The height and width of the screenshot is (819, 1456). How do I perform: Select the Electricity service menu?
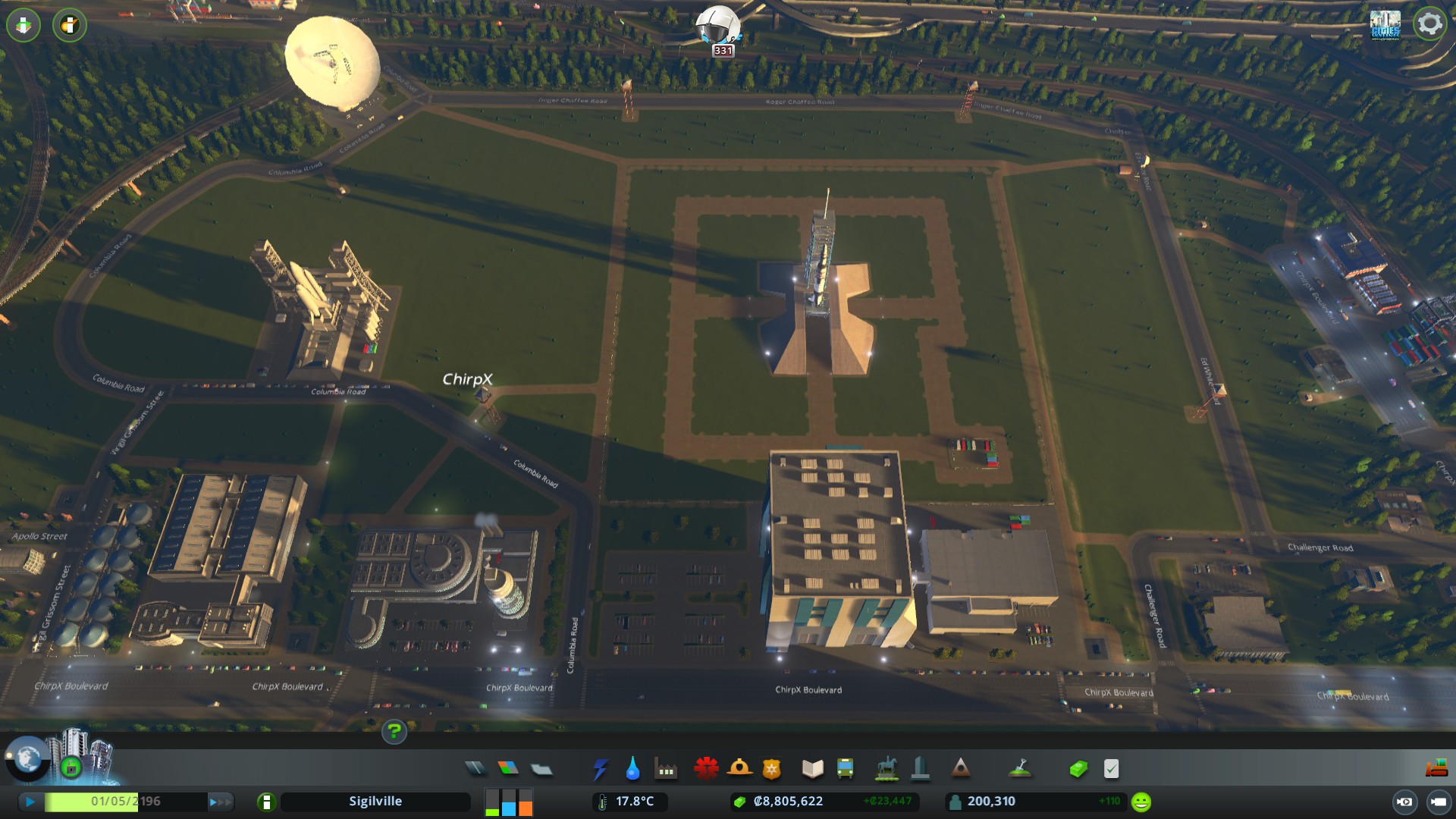(x=601, y=767)
